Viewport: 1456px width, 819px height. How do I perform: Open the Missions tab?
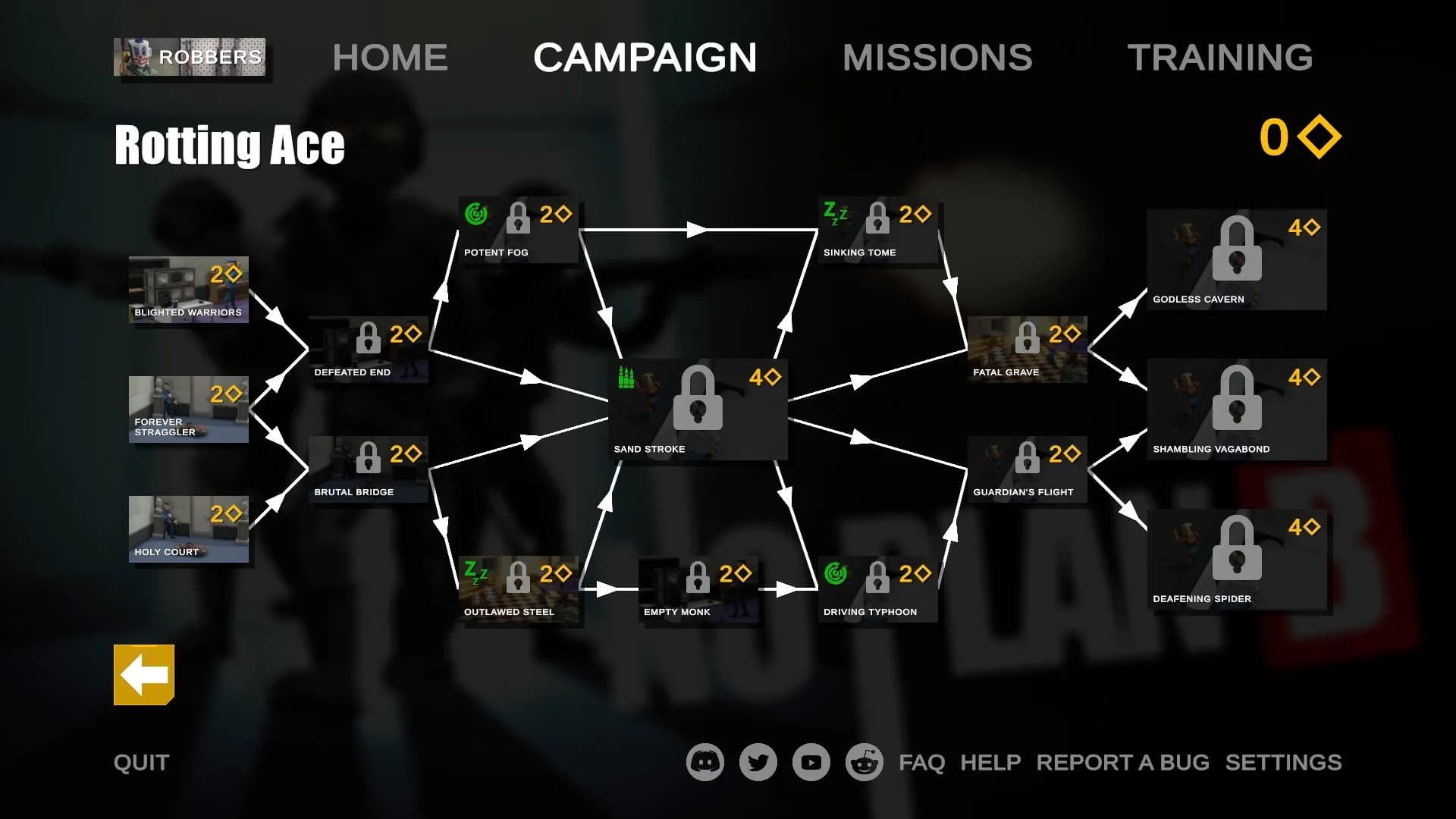click(937, 58)
